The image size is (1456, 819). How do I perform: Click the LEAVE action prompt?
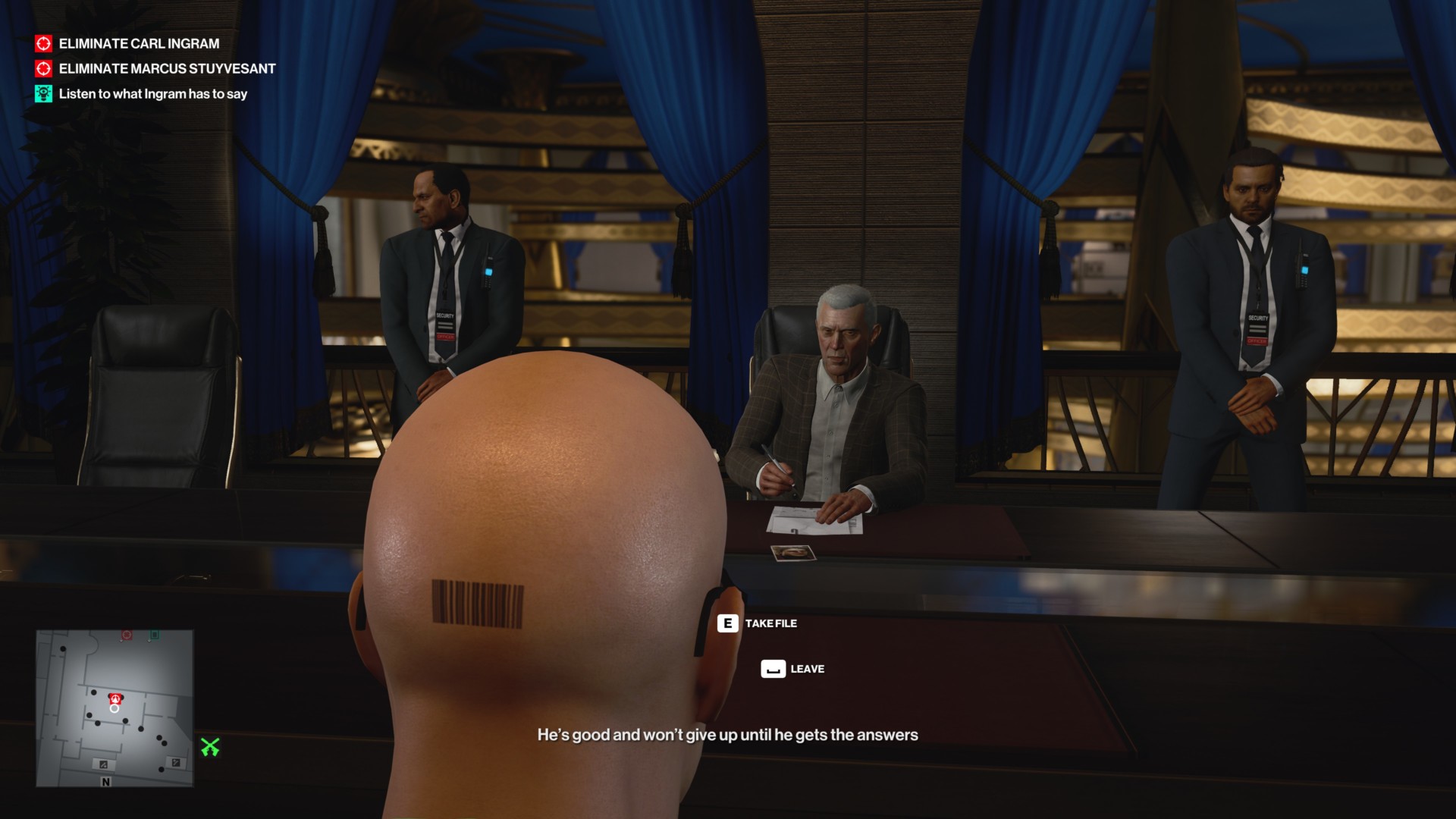(x=808, y=669)
